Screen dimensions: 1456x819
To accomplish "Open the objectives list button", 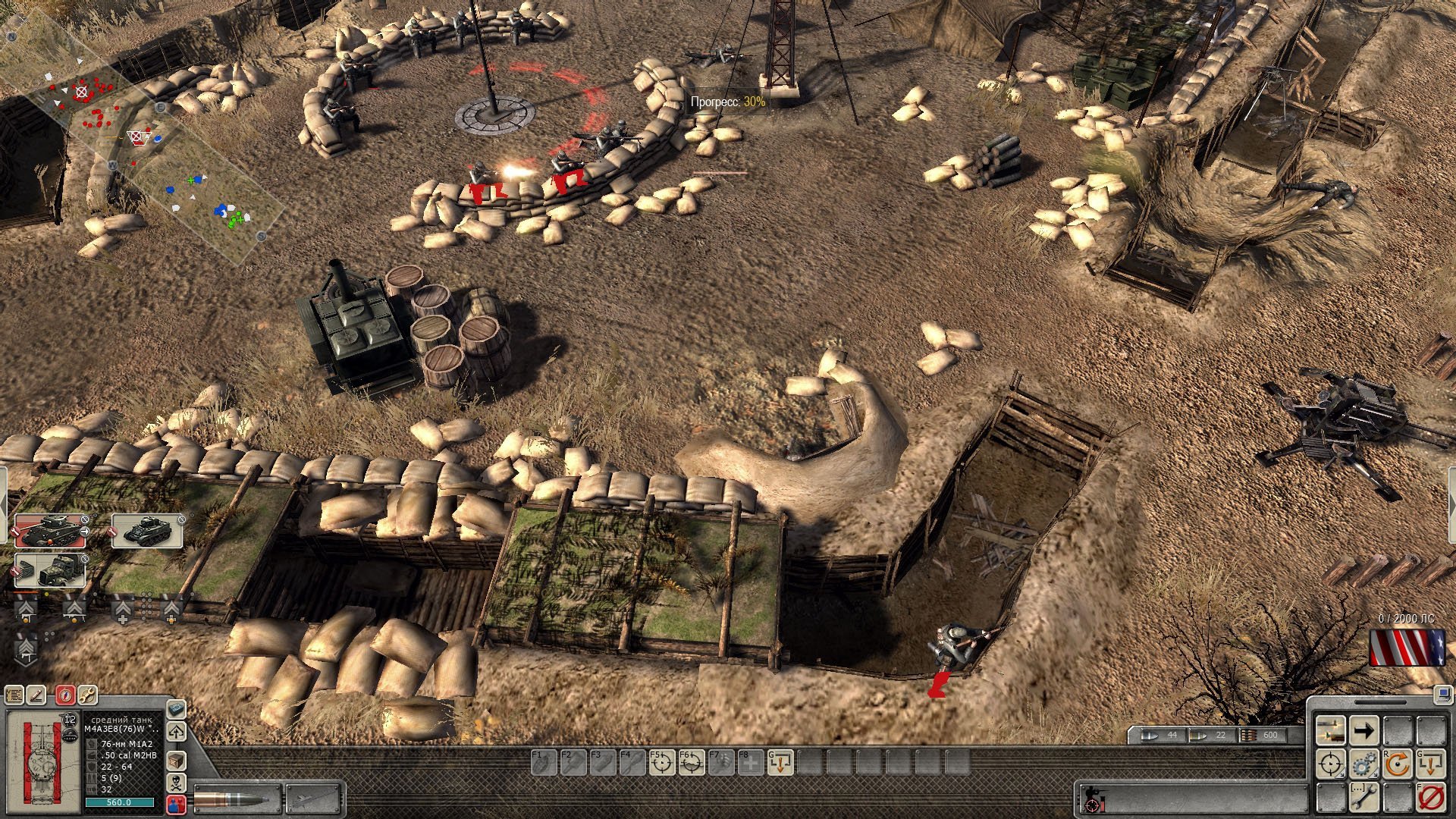I will point(14,694).
